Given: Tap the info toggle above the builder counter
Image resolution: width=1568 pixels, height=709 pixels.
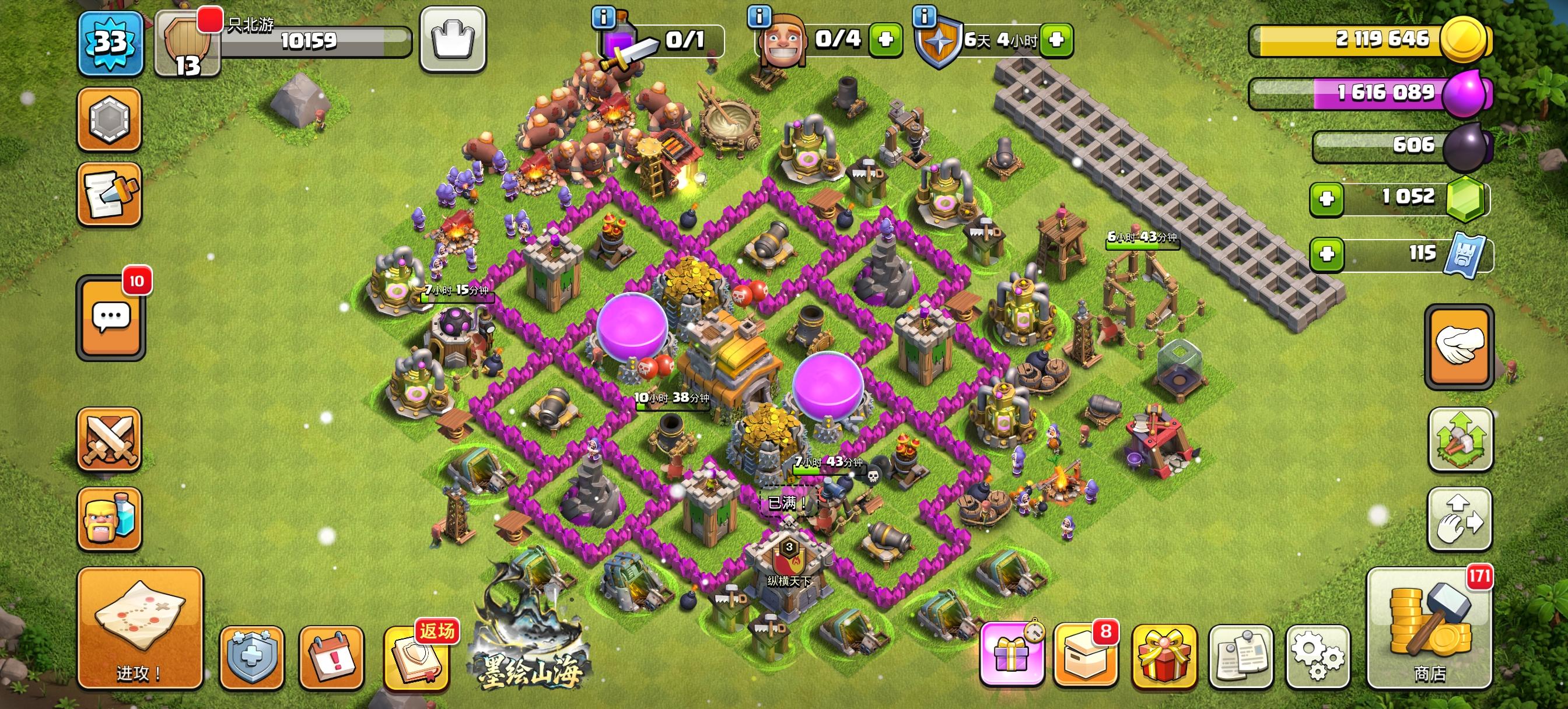Looking at the screenshot, I should [x=759, y=18].
